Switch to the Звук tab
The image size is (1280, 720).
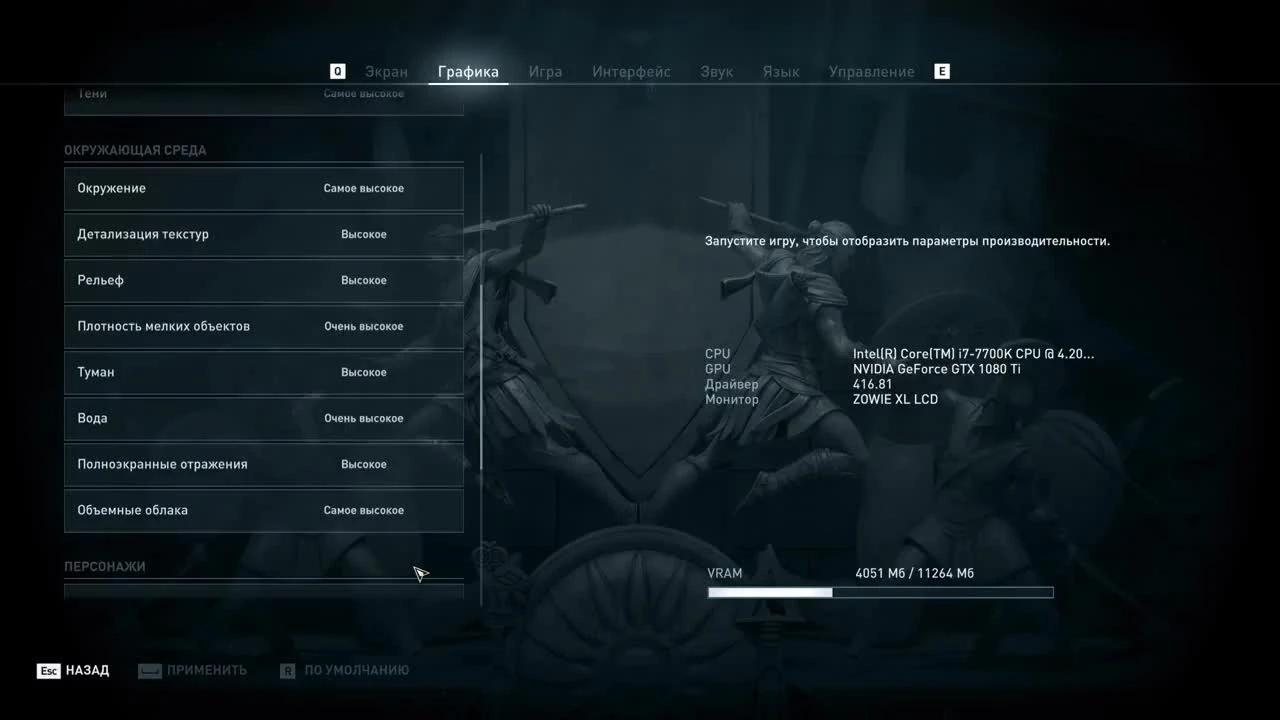point(716,71)
